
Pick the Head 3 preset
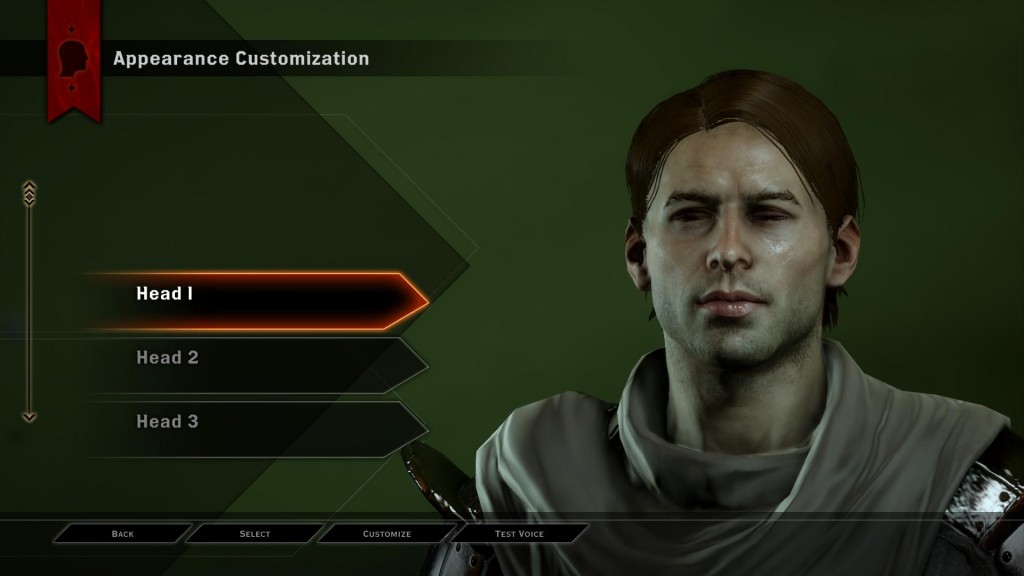coord(250,422)
